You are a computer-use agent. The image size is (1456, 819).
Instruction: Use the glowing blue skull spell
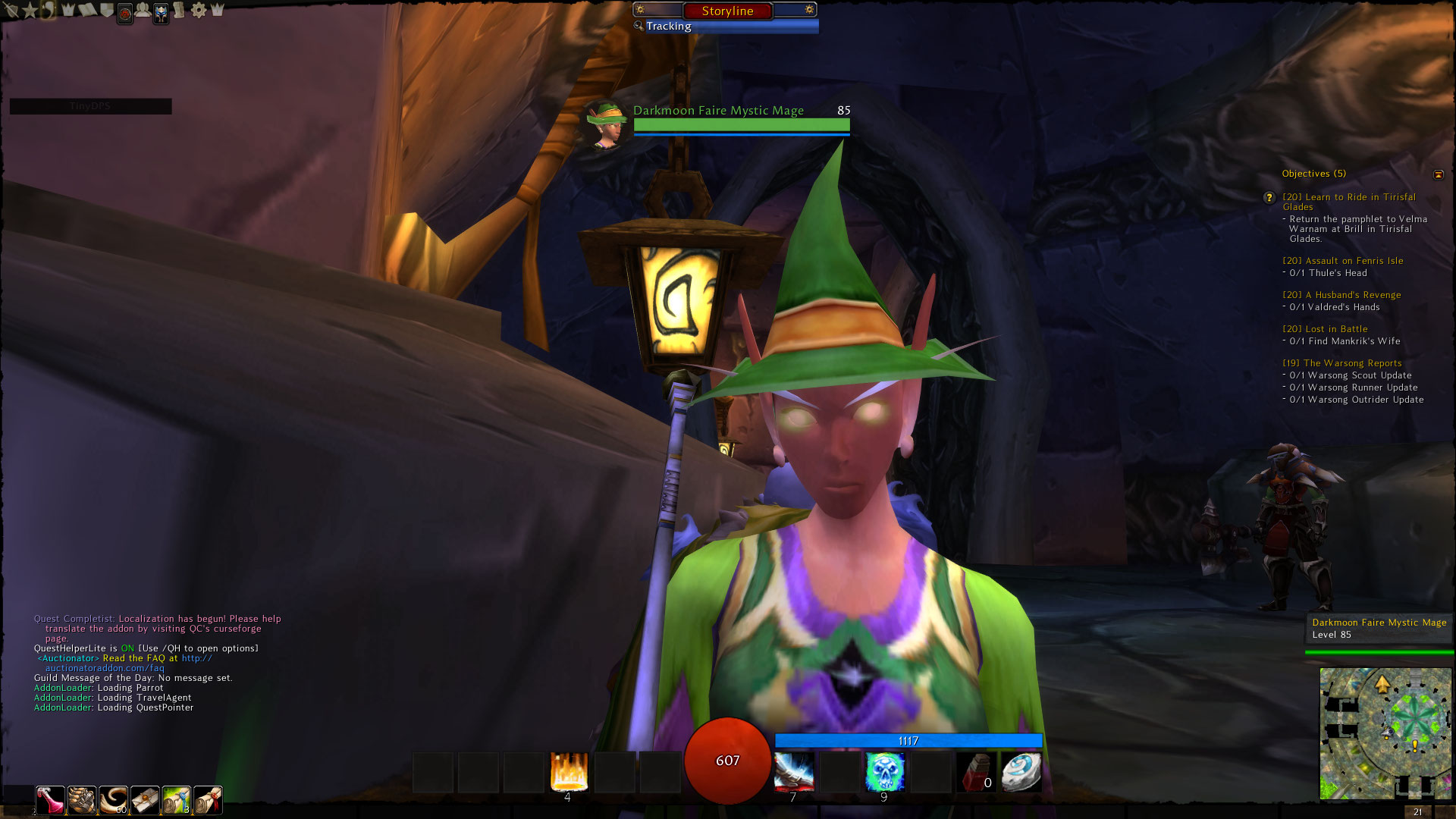click(x=884, y=772)
